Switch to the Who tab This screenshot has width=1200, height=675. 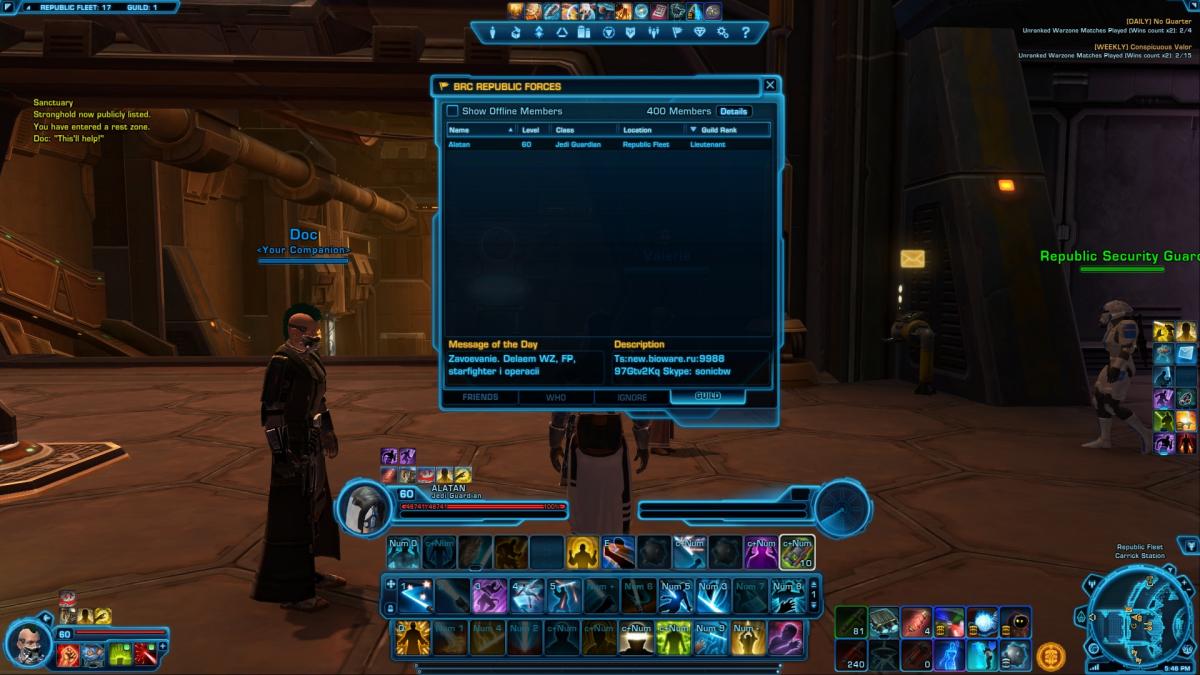coord(556,397)
